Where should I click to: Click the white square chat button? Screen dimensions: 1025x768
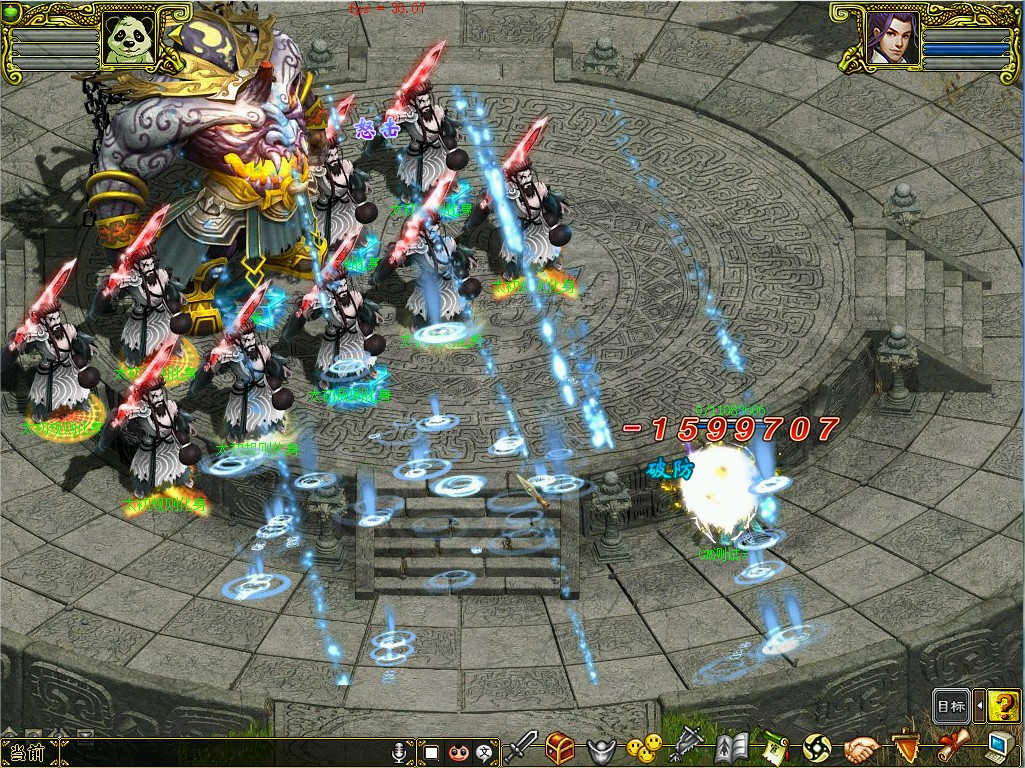coord(432,751)
